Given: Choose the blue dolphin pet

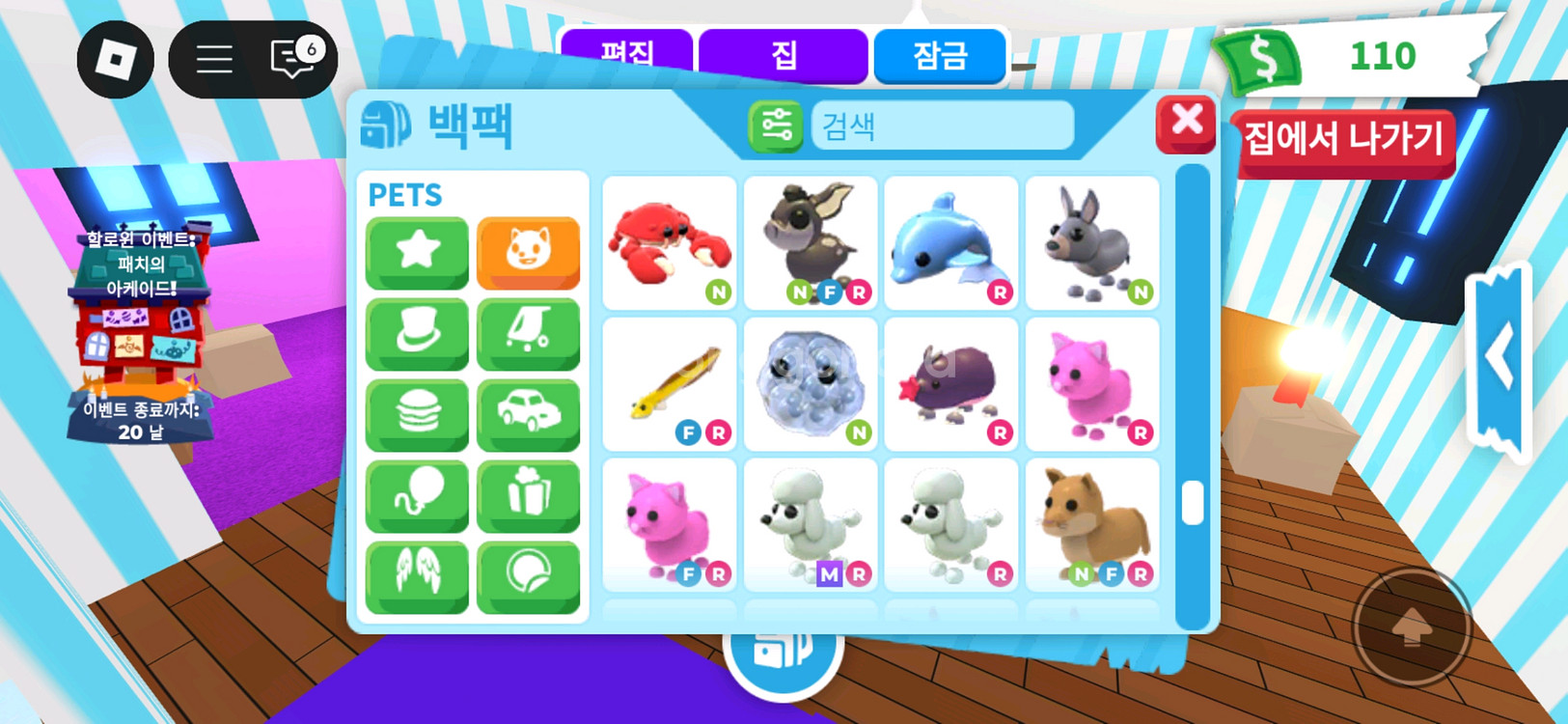Looking at the screenshot, I should pos(950,242).
